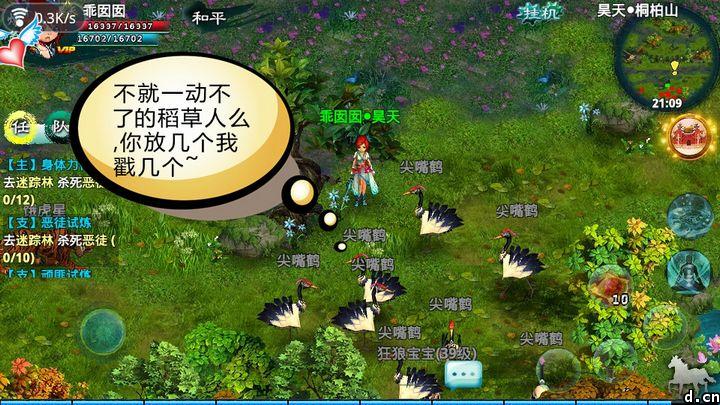Toggle the 和平 peace mode button
Screen dimensions: 720x405
(x=208, y=17)
